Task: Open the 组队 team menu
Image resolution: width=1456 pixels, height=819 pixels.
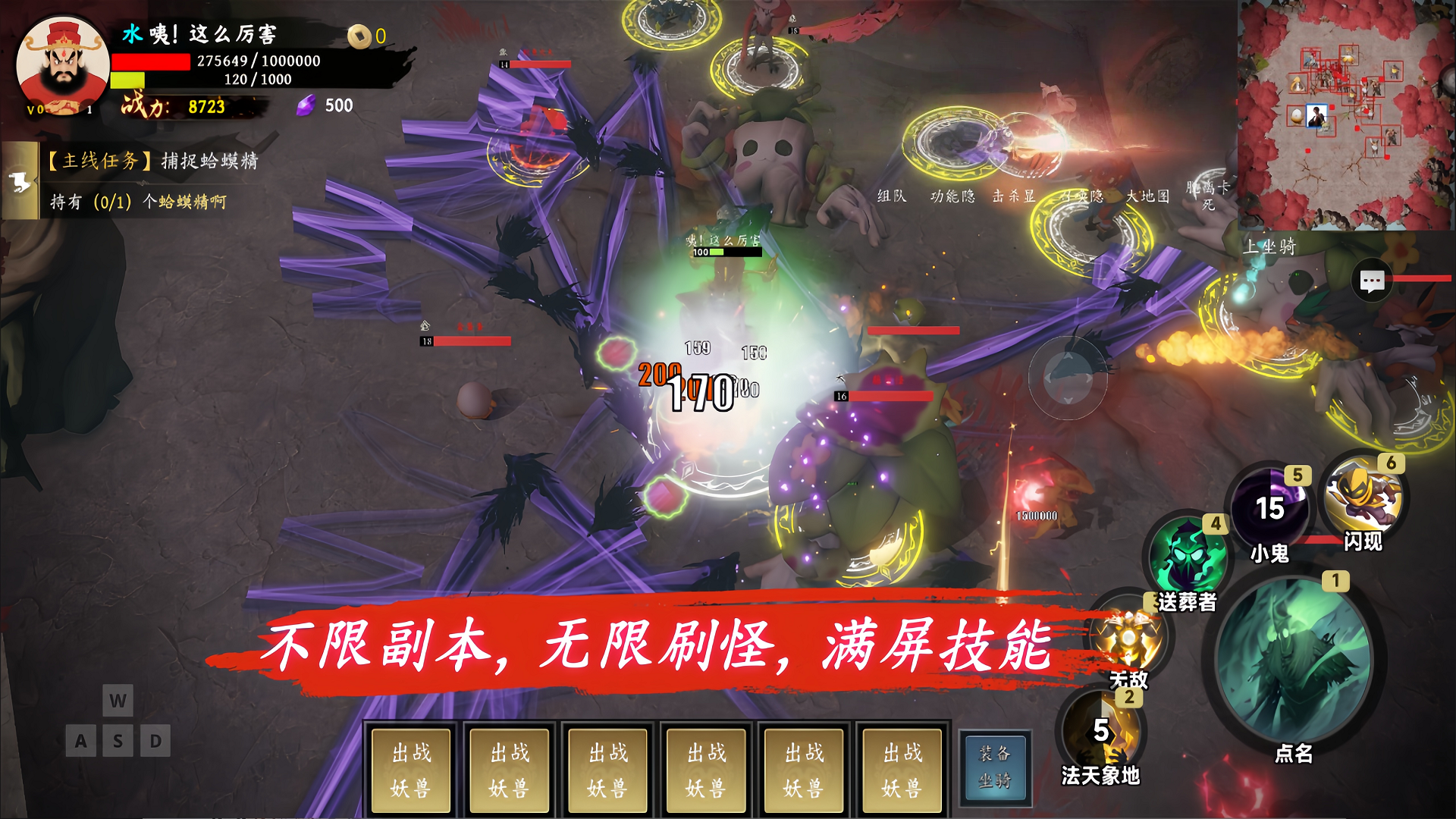Action: pyautogui.click(x=893, y=196)
